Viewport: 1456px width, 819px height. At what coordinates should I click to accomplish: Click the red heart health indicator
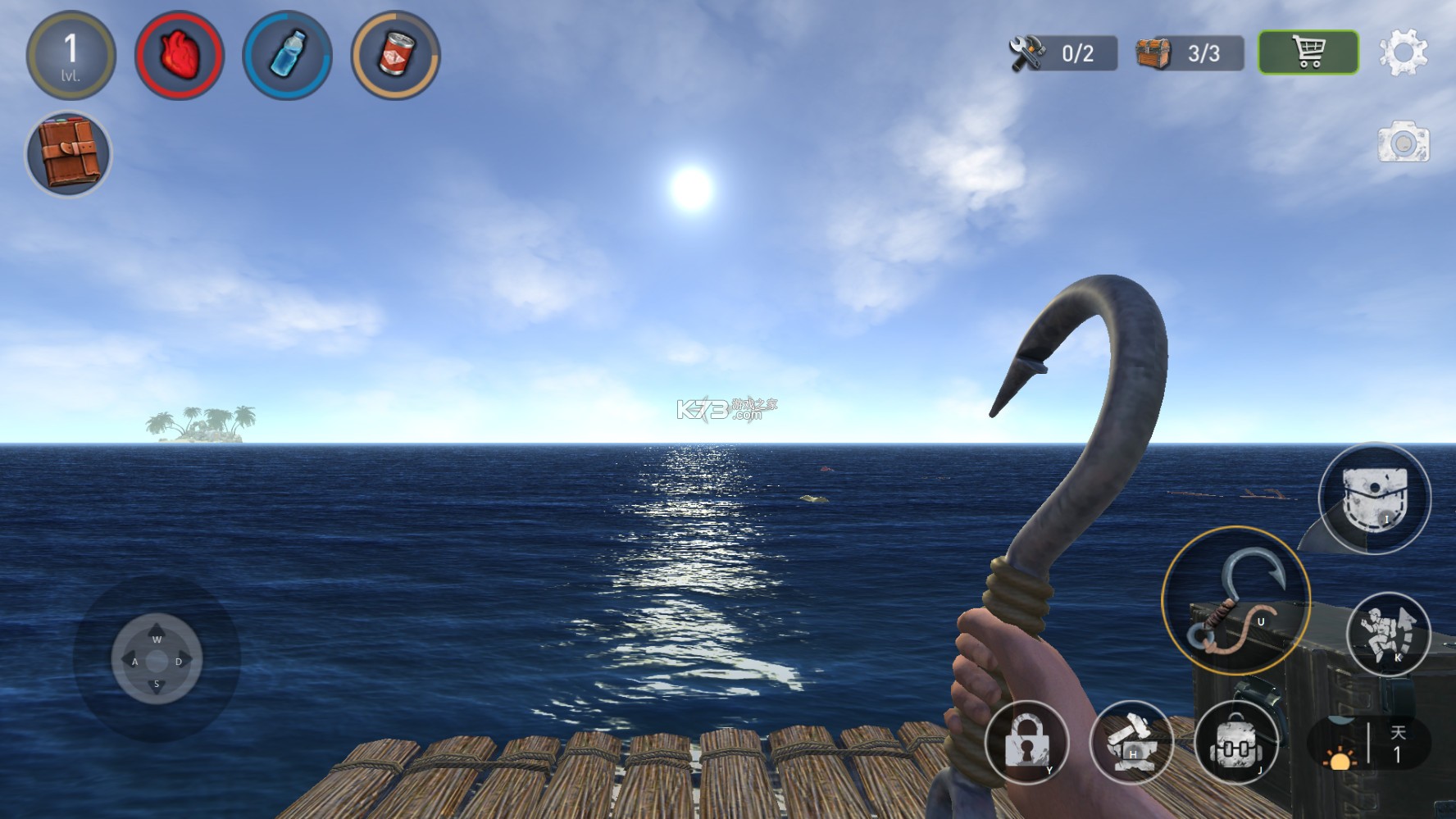point(180,53)
